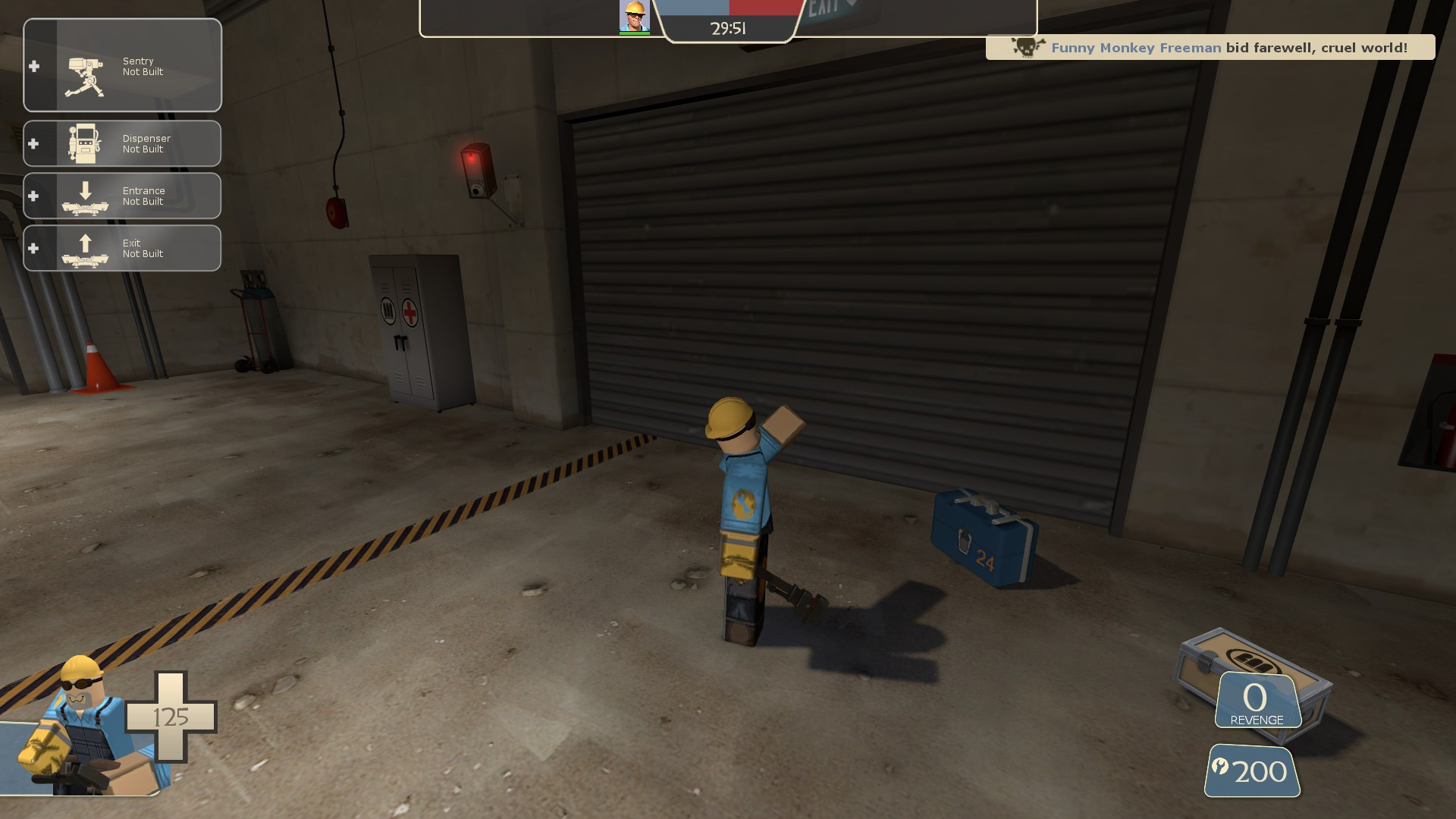The image size is (1456, 819).
Task: Select the round timer showing 29:51
Action: (x=726, y=29)
